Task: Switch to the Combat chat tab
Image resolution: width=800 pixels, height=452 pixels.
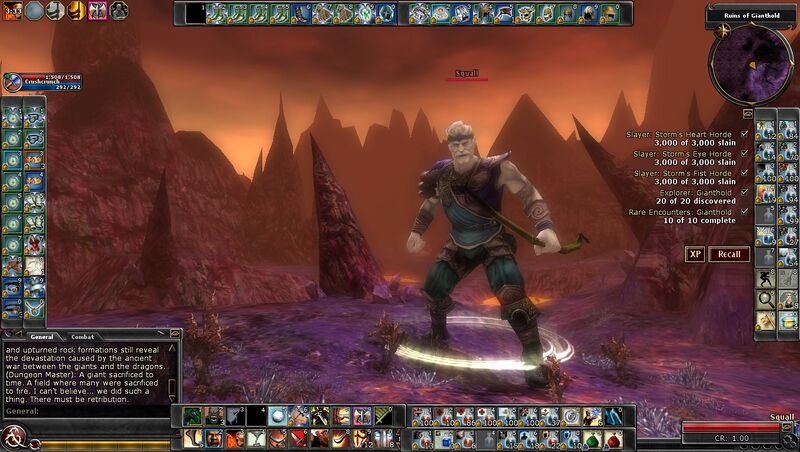Action: pos(82,337)
